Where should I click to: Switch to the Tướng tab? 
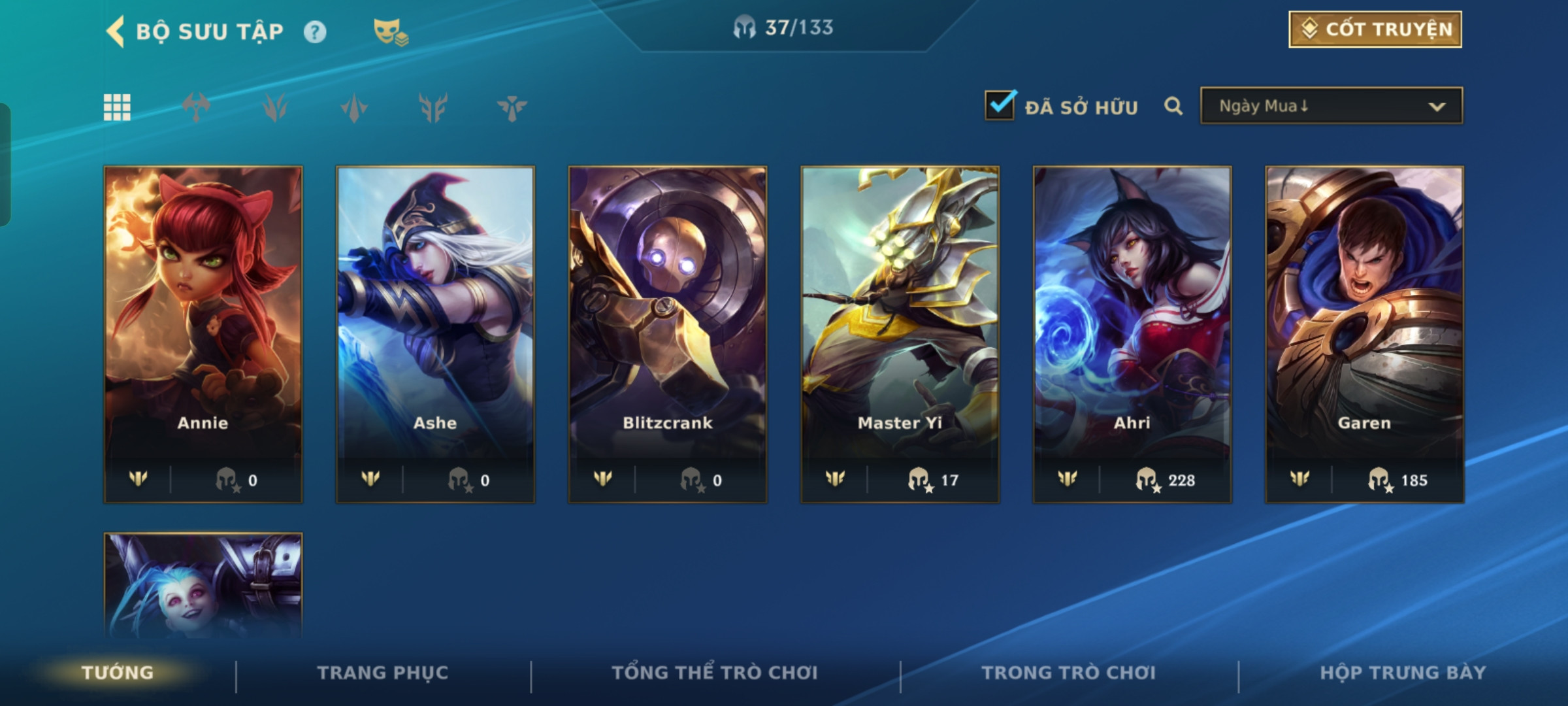pyautogui.click(x=118, y=673)
